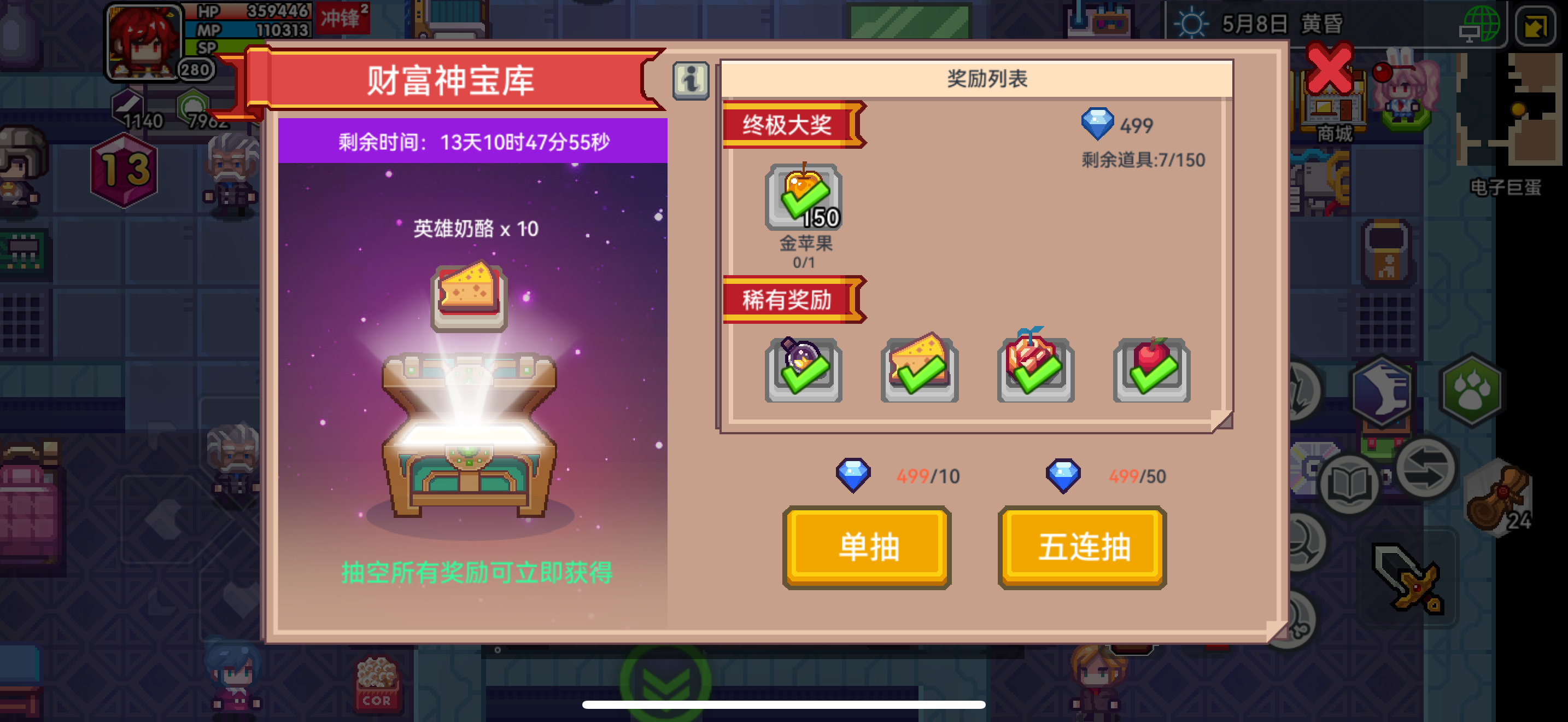Open the info panel via the i icon

[691, 79]
